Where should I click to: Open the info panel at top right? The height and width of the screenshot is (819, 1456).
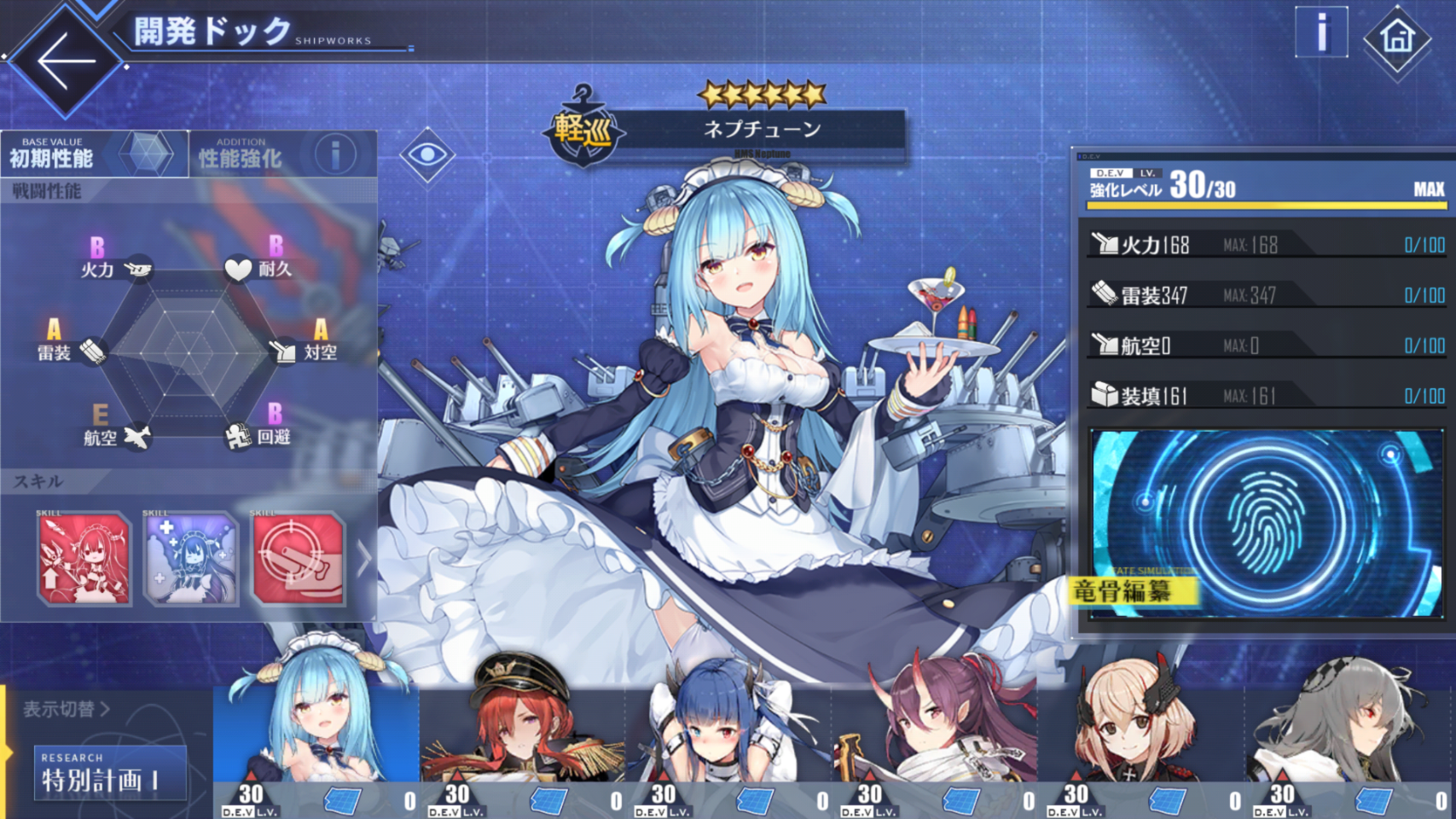pos(1320,32)
